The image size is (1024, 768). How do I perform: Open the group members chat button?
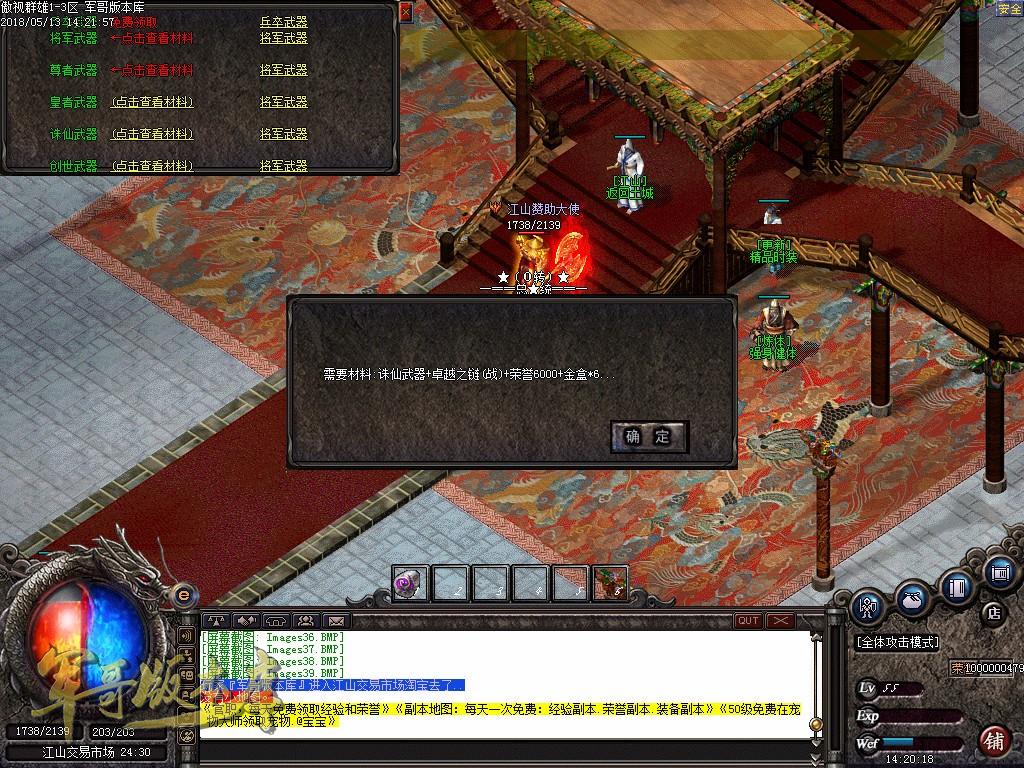point(306,621)
